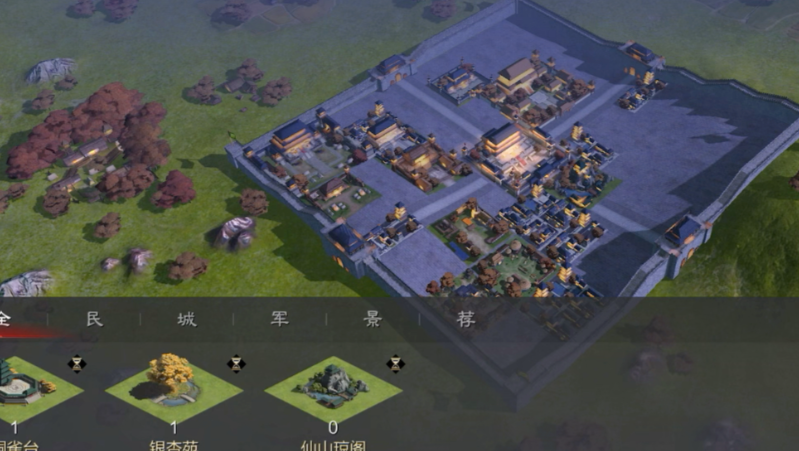799x451 pixels.
Task: Click the hourglass icon beside the rock garden
Action: point(396,363)
